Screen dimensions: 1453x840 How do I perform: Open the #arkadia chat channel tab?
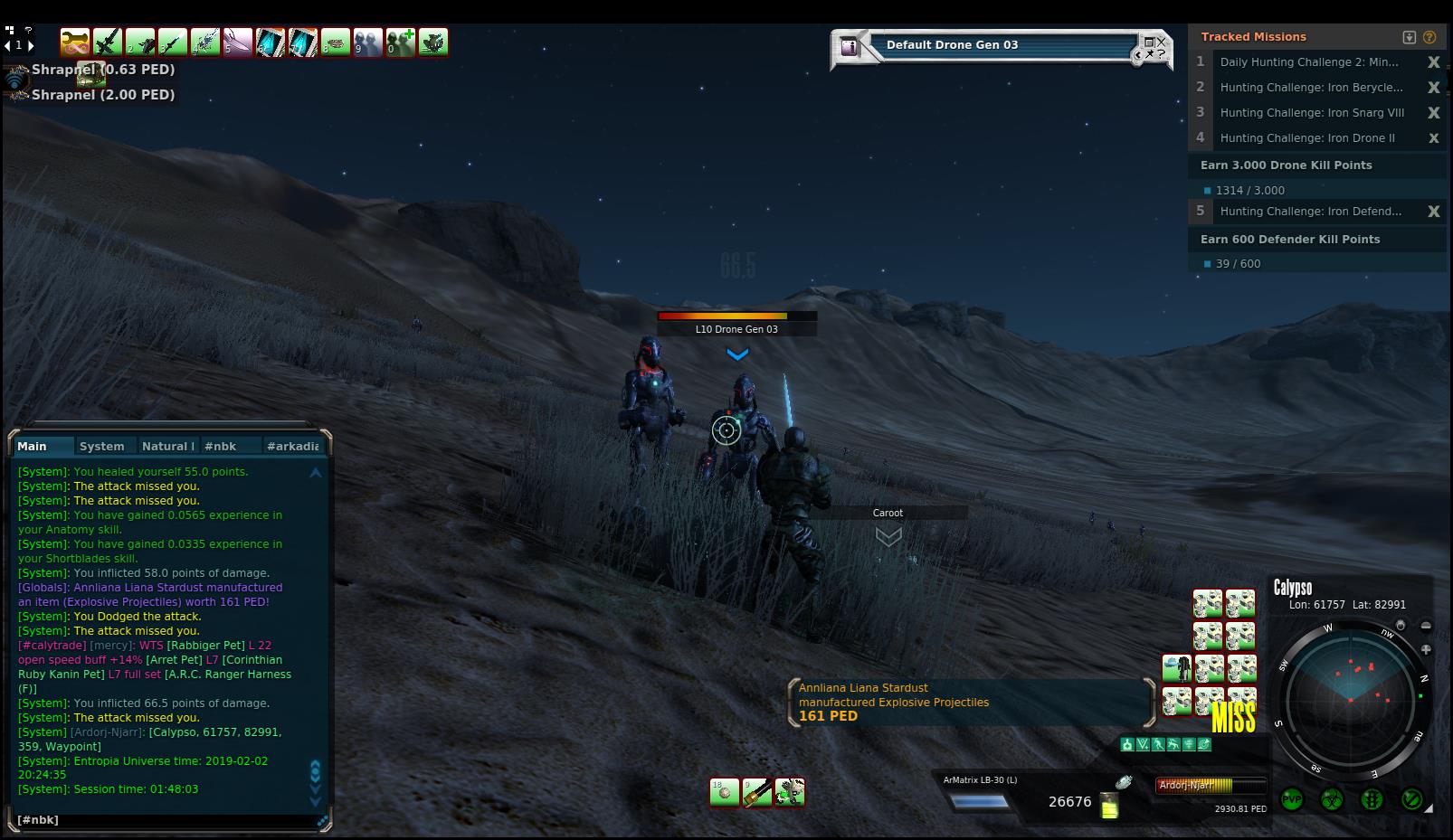click(x=291, y=446)
